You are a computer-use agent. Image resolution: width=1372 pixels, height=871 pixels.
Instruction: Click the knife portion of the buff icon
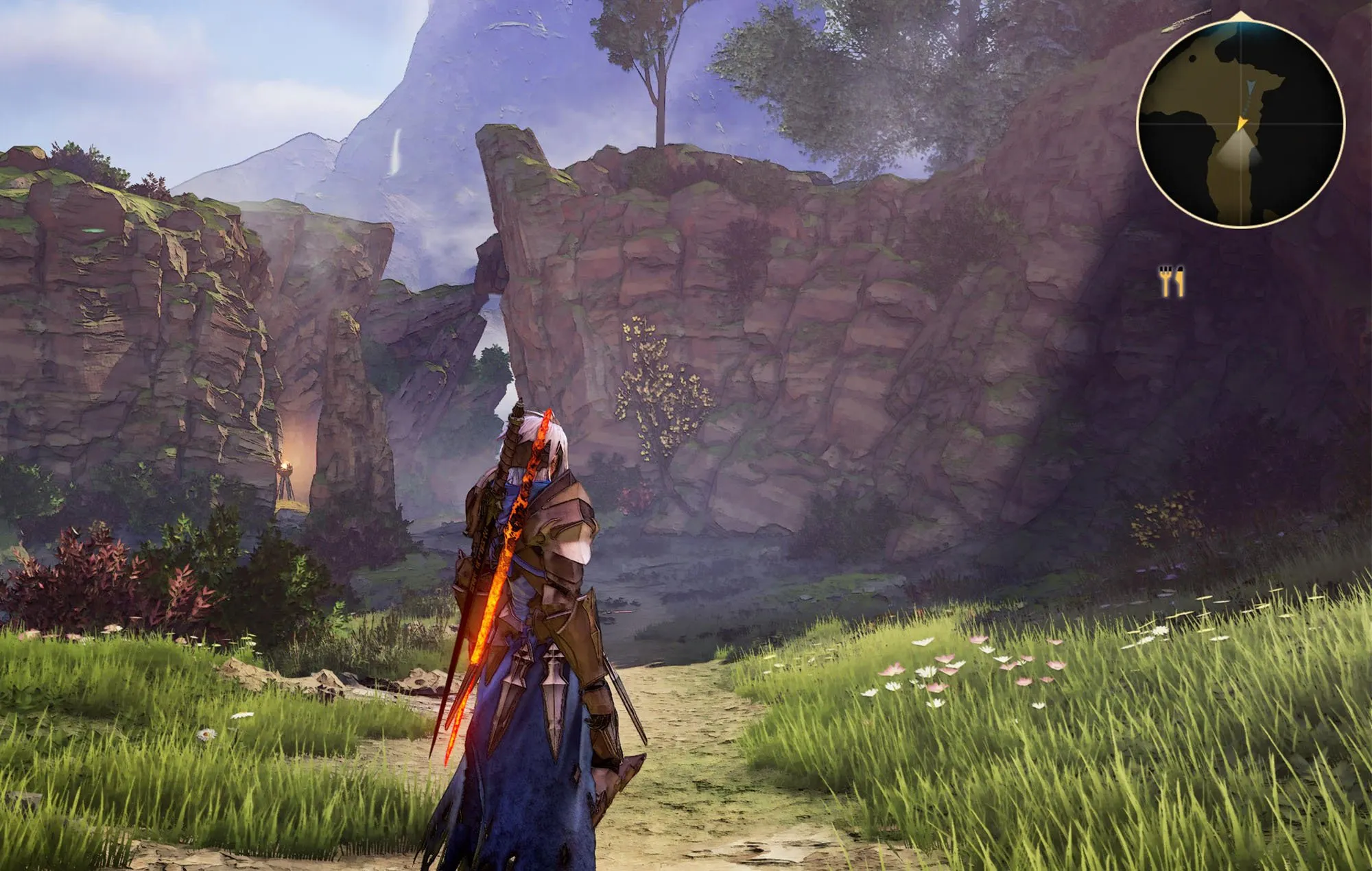tap(1180, 280)
